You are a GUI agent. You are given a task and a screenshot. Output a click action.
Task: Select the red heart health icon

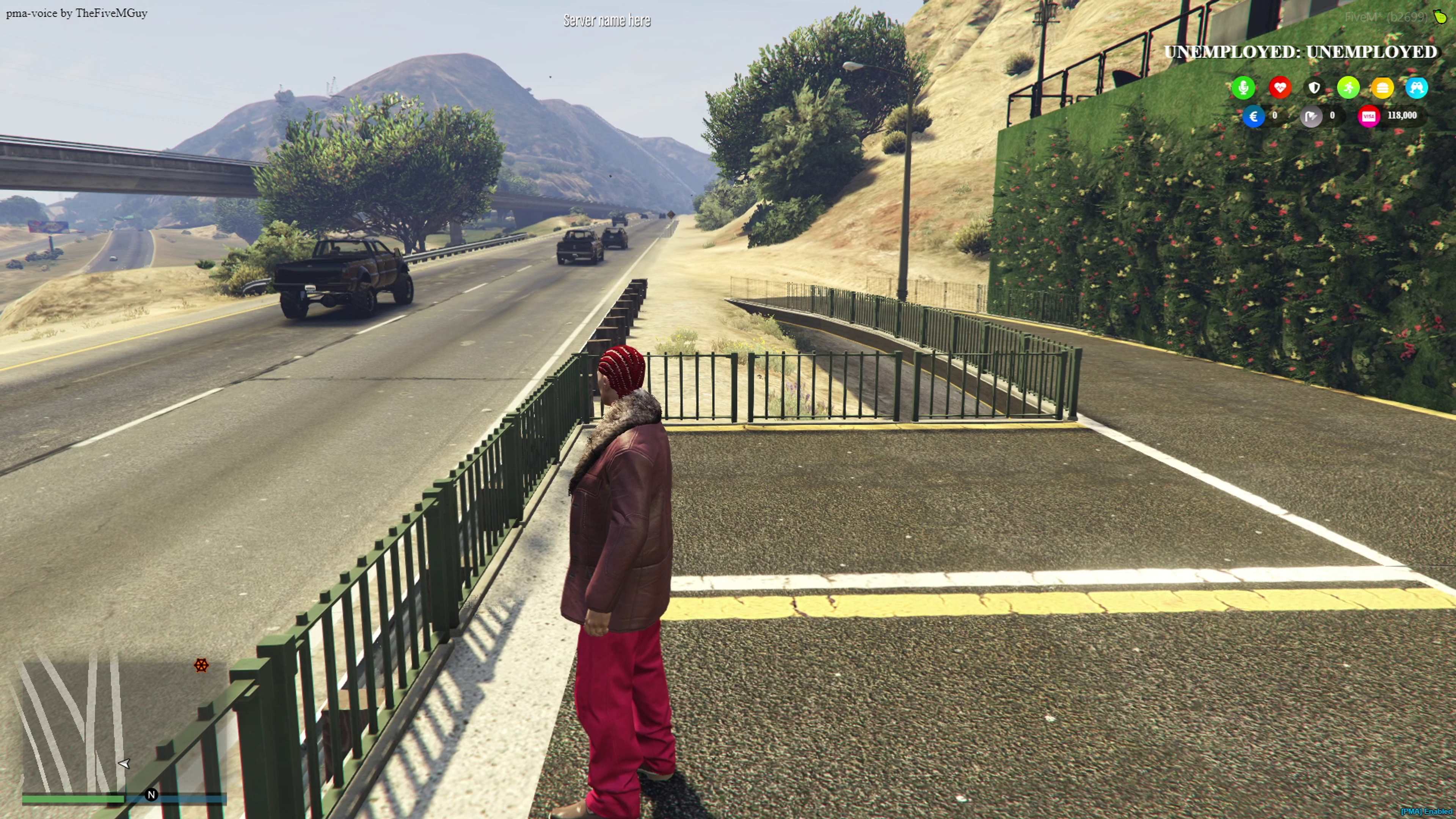pyautogui.click(x=1280, y=88)
